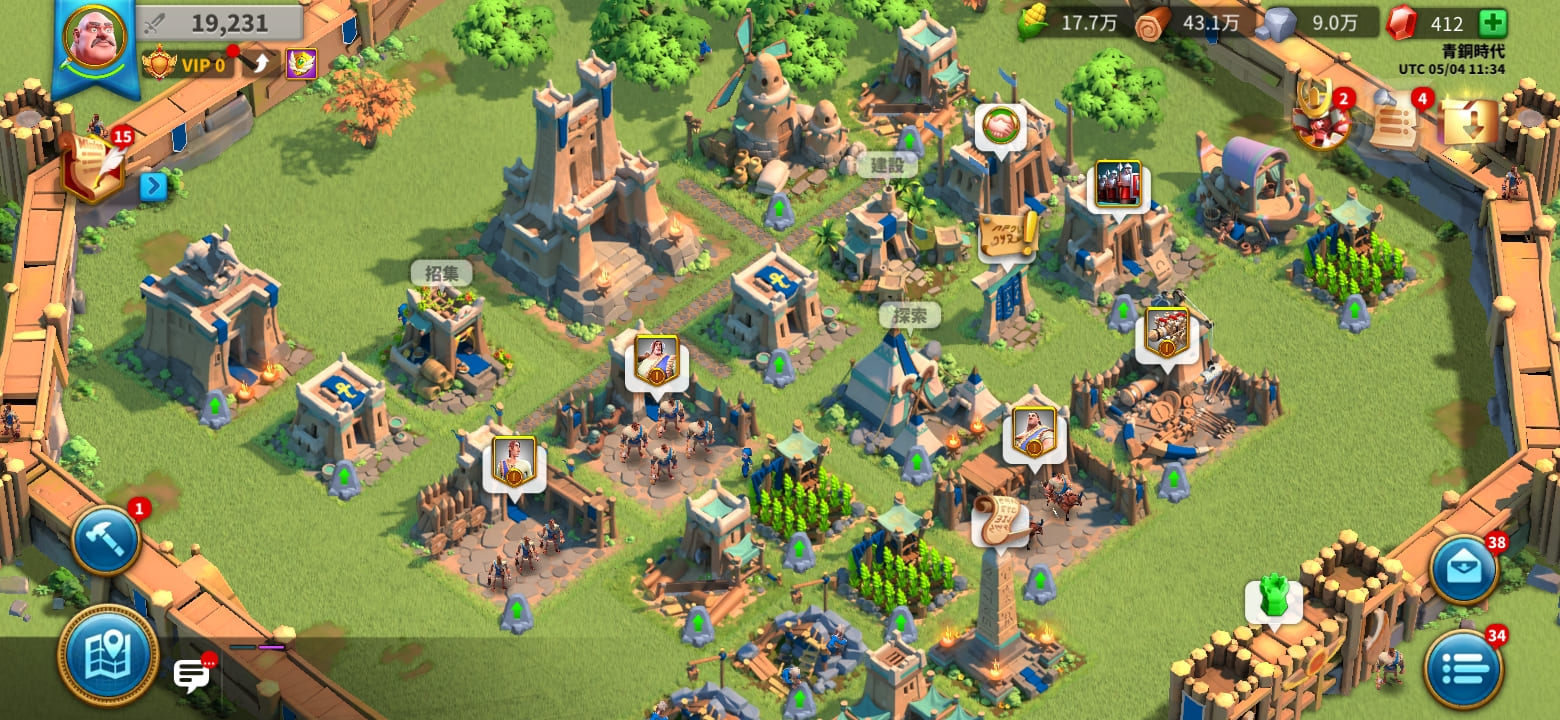The image size is (1560, 720).
Task: Open the VIP 0 badge
Action: (x=188, y=66)
